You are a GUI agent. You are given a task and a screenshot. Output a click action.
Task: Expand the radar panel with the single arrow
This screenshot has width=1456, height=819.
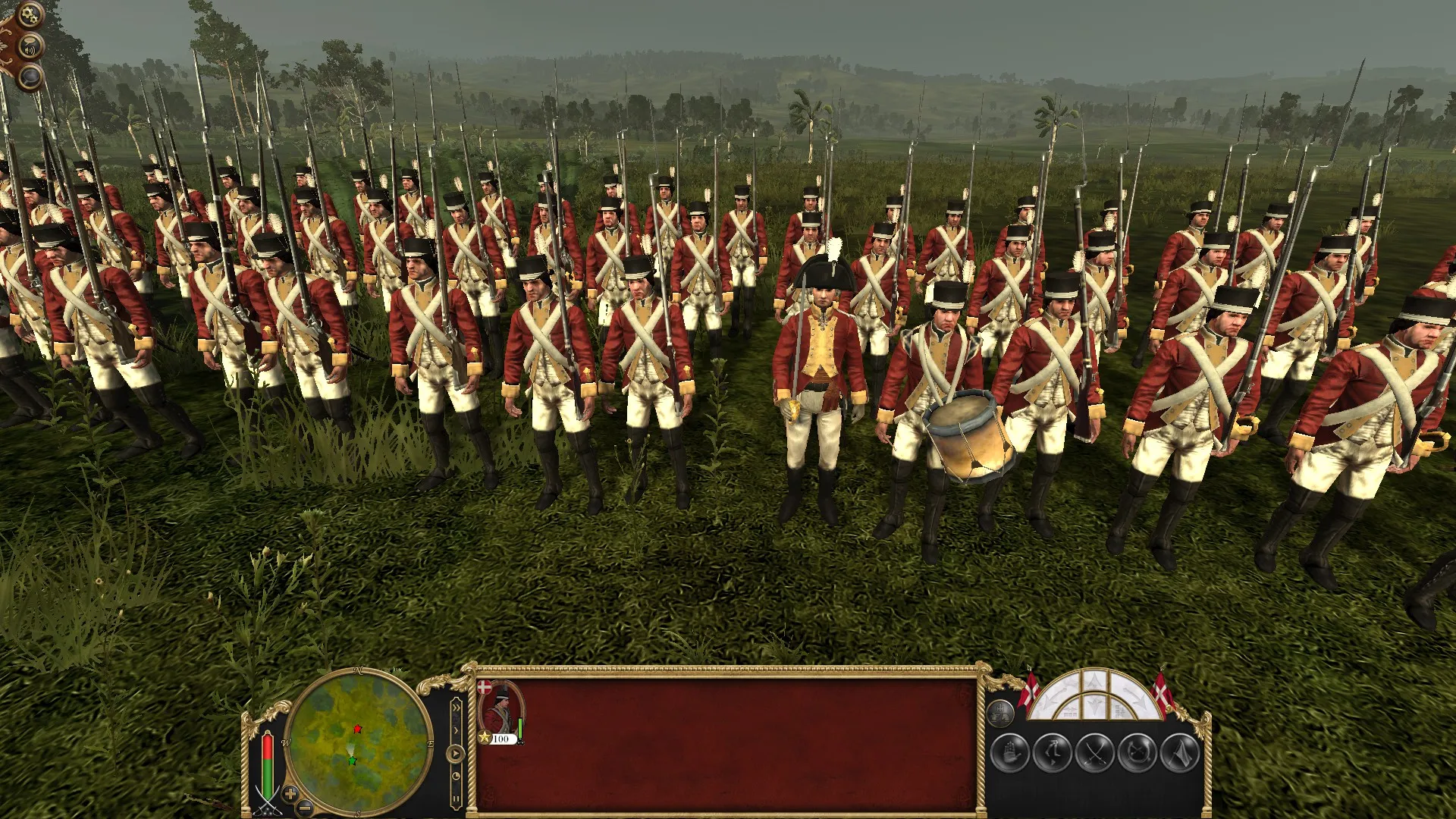click(x=455, y=730)
